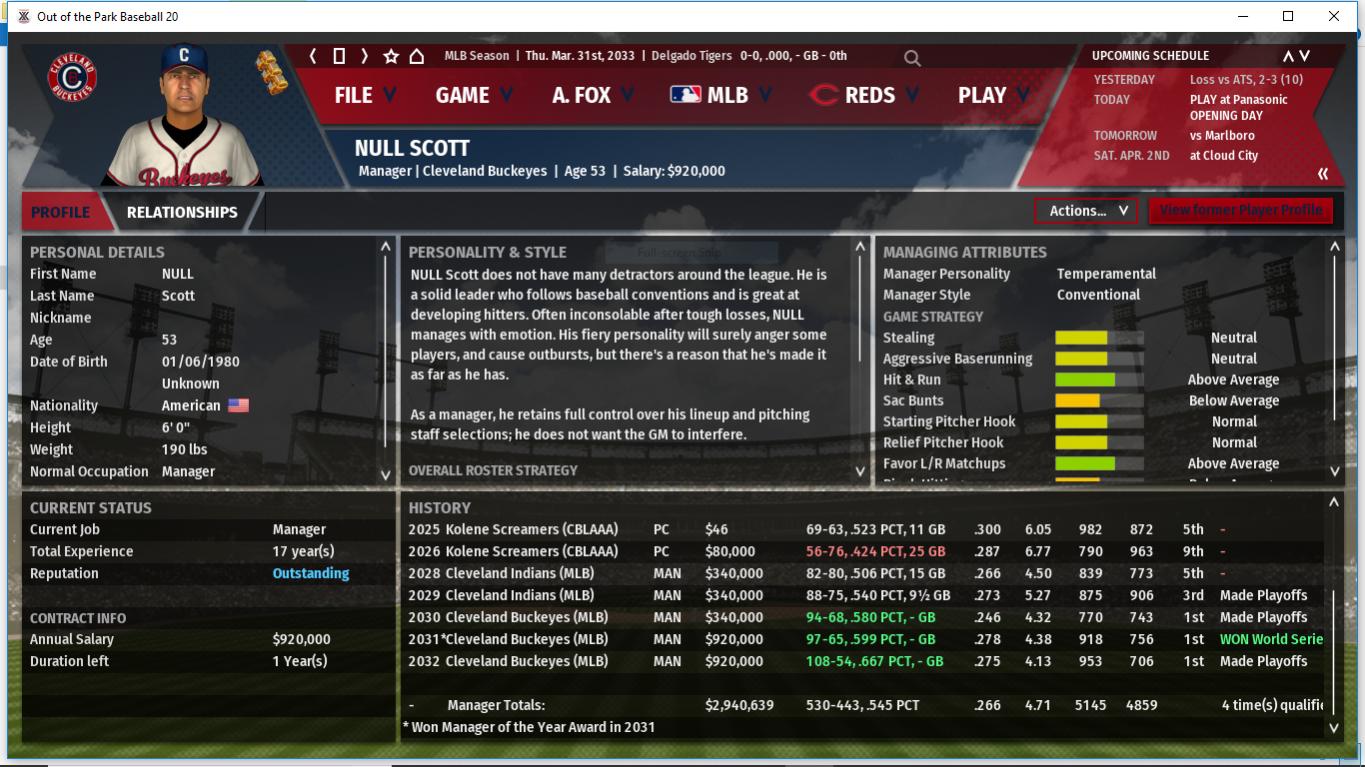Click the search magnifier icon
Viewport: 1365px width, 767px height.
click(x=912, y=58)
